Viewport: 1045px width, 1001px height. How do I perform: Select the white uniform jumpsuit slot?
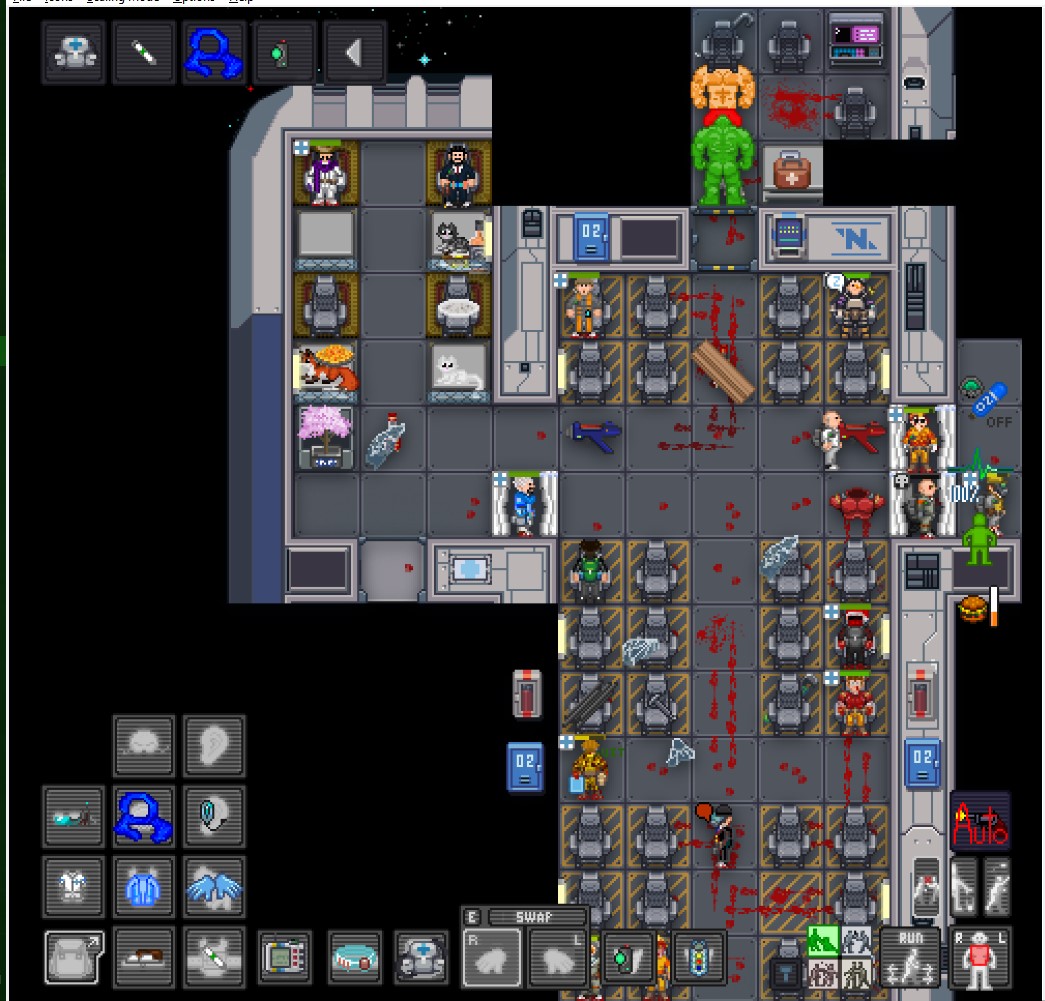[x=73, y=887]
